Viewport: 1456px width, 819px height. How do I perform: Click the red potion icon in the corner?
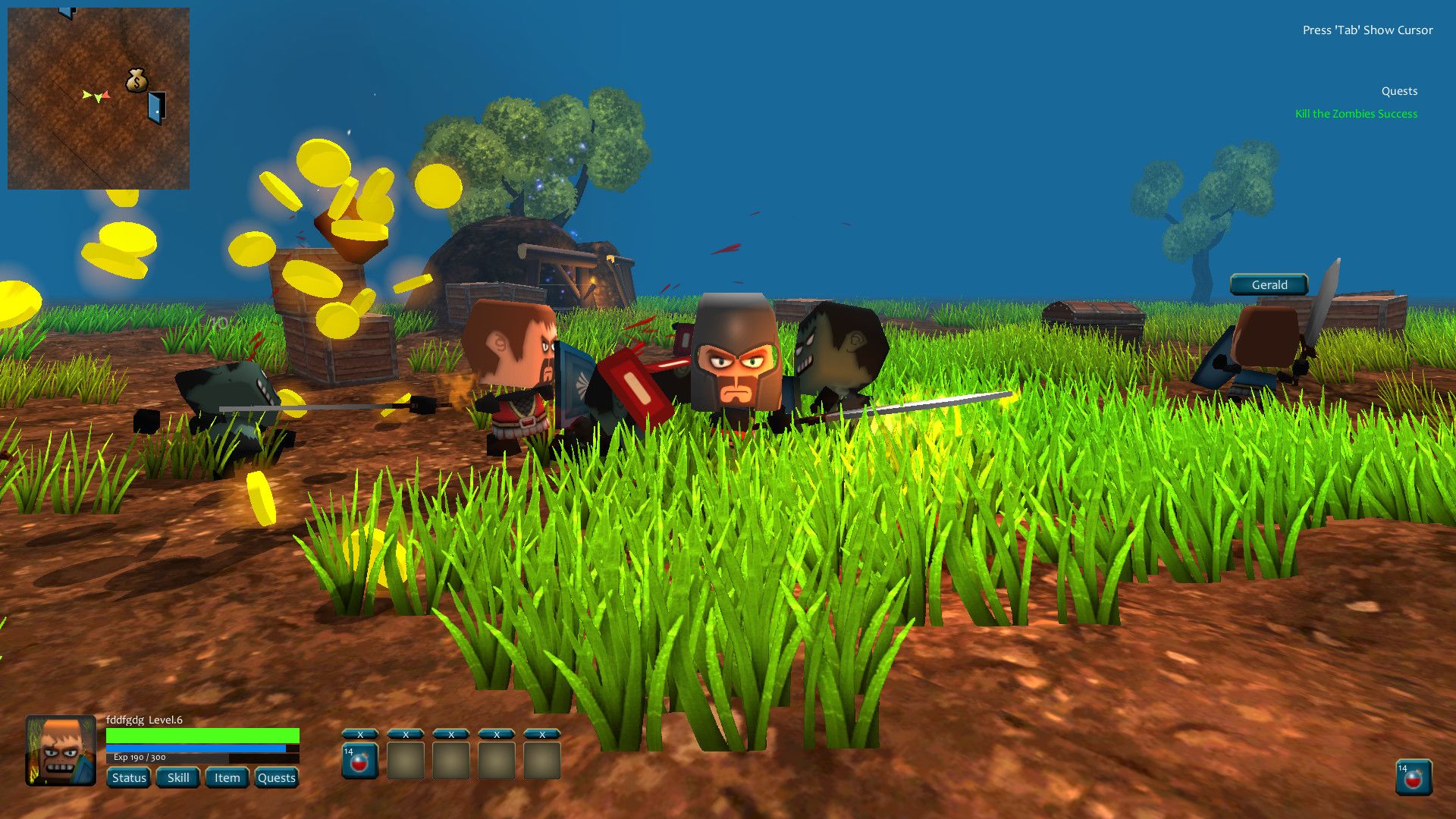pos(1414,777)
